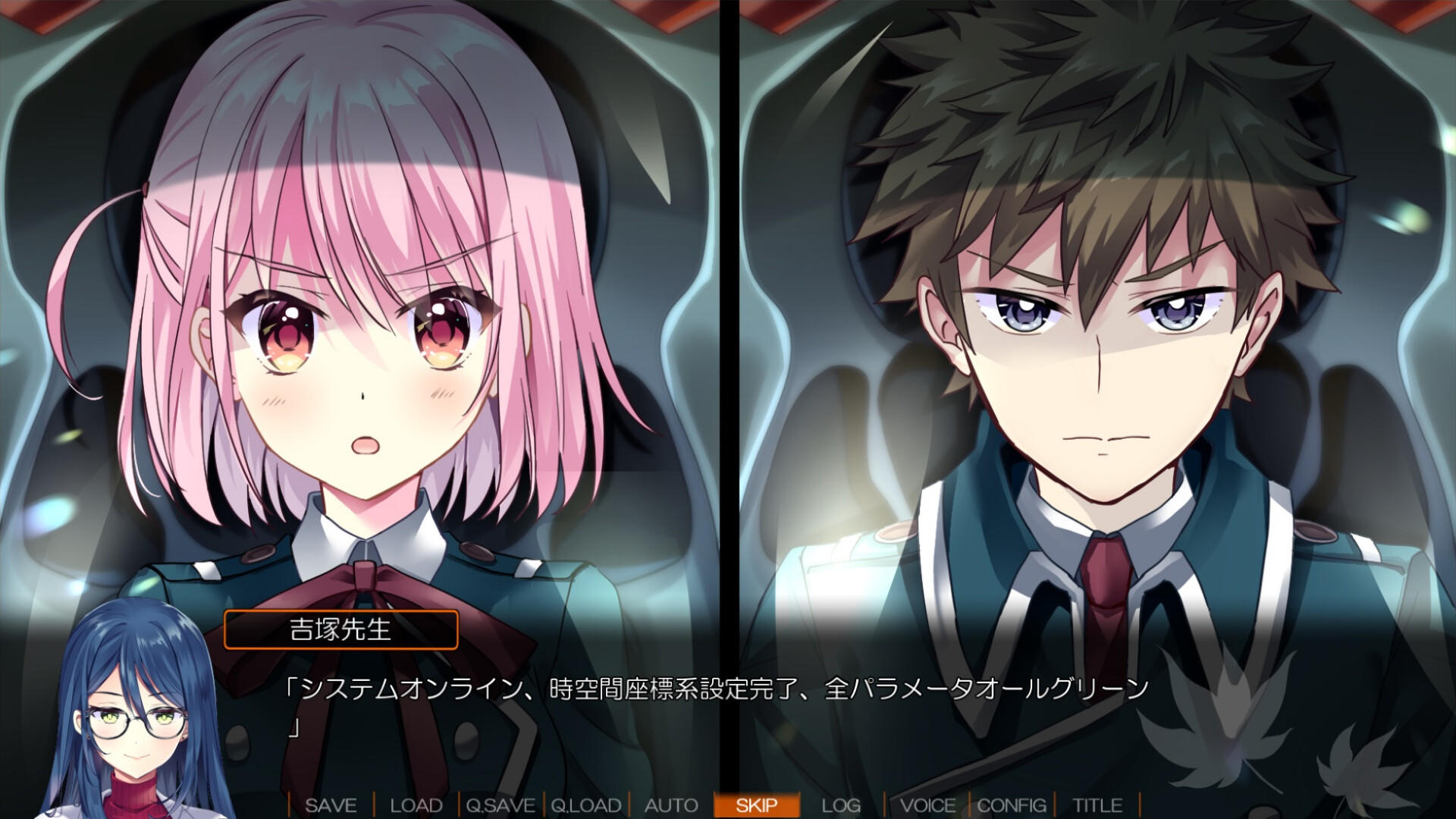Viewport: 1456px width, 819px height.
Task: Click the CONFIG entry in the bottom toolbar
Action: pyautogui.click(x=1014, y=806)
